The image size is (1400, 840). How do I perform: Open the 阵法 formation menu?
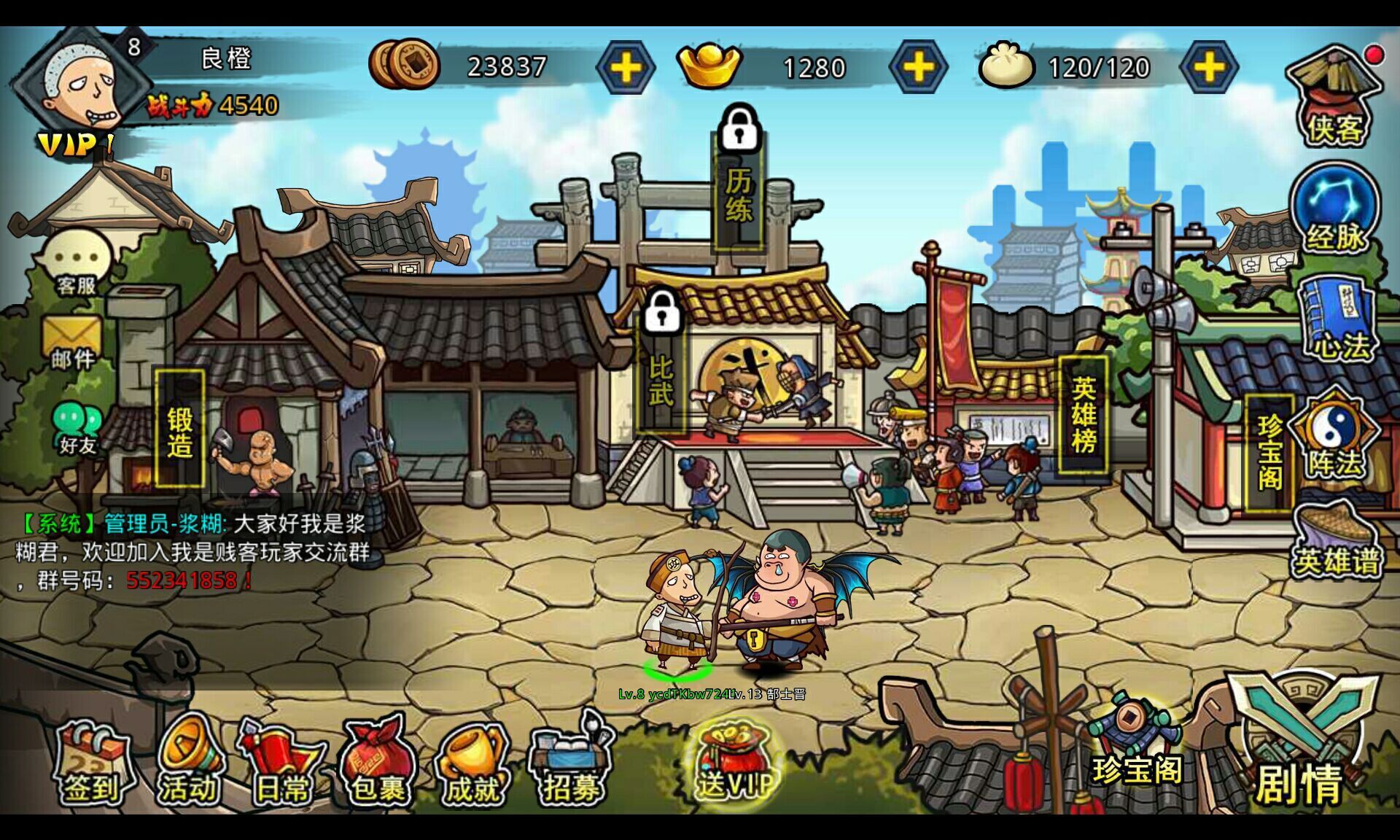tap(1334, 437)
